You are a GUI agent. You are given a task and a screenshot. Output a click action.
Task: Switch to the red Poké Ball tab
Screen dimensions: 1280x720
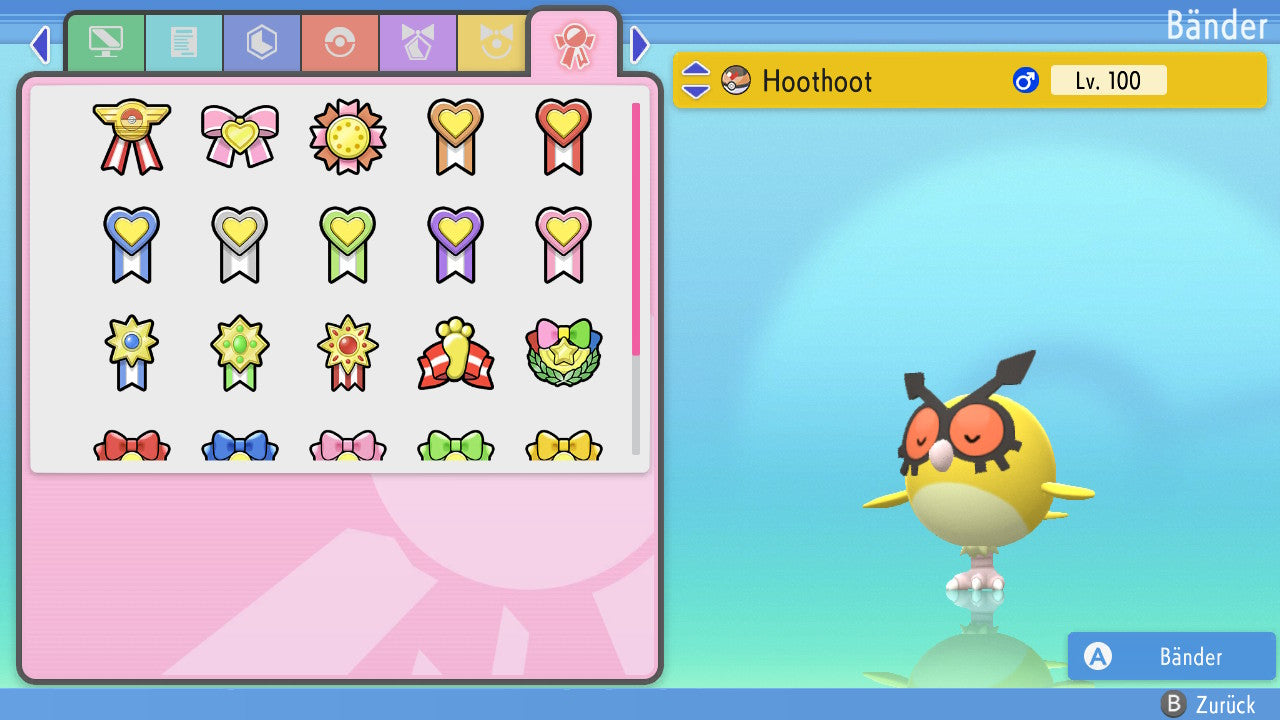coord(340,44)
